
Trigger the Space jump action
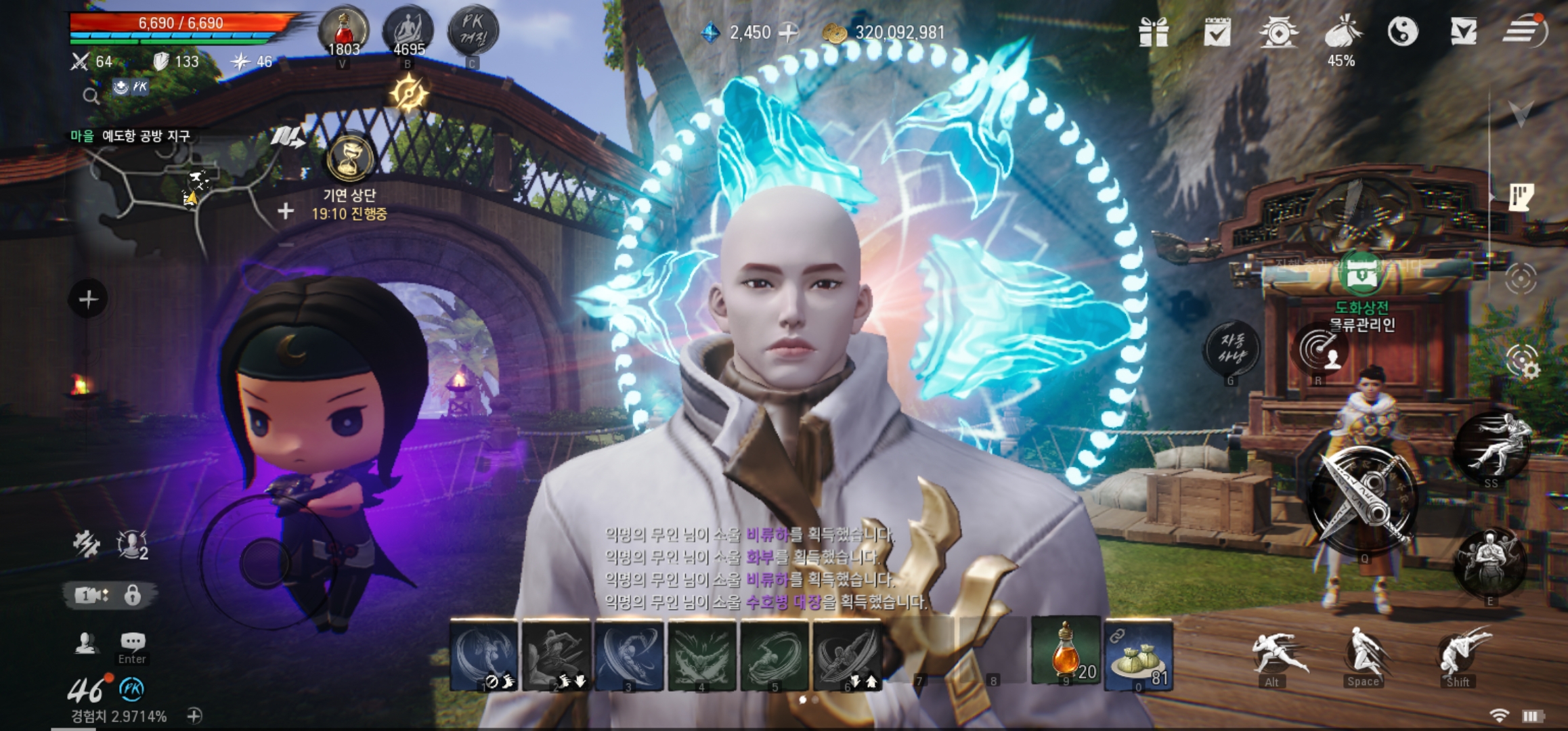coord(1362,654)
